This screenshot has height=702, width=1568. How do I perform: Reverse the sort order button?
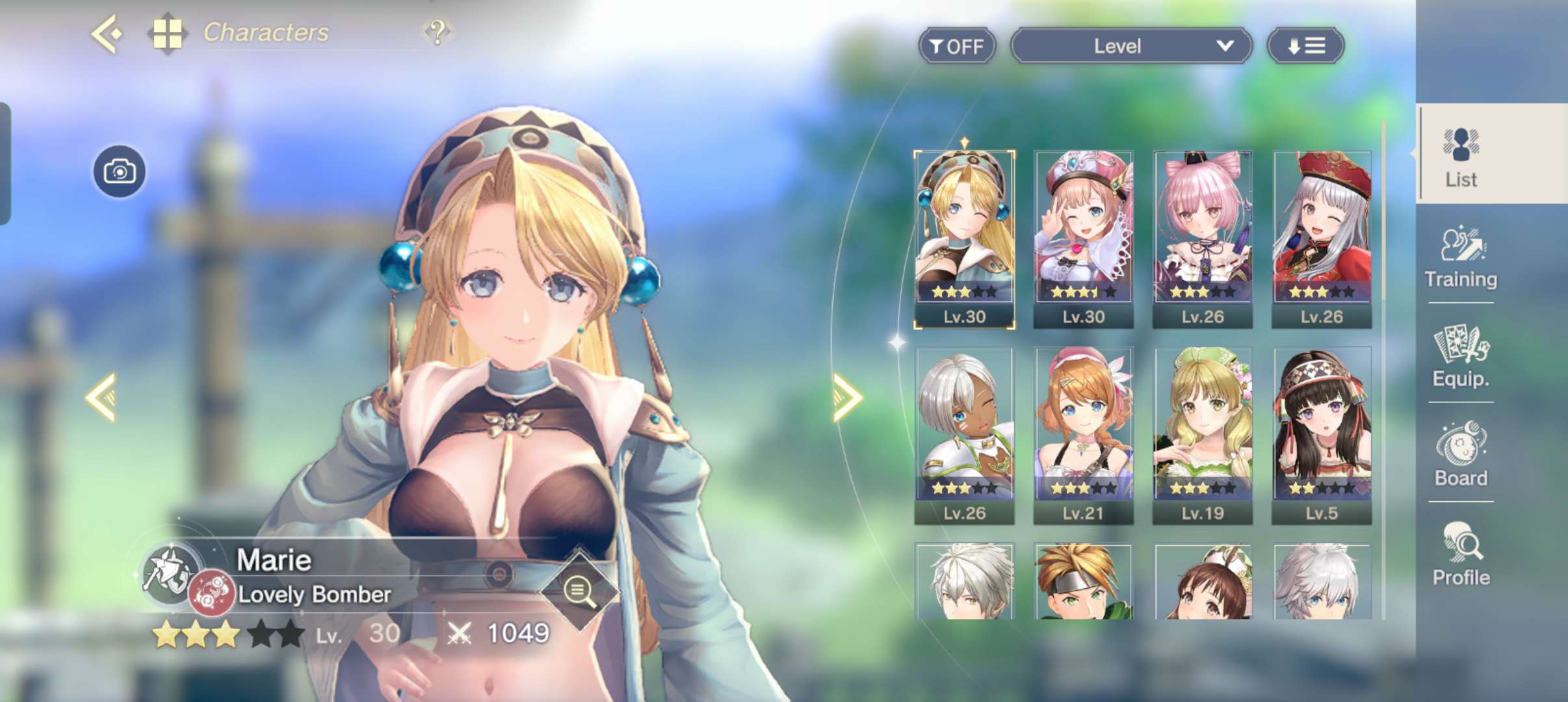coord(1305,46)
